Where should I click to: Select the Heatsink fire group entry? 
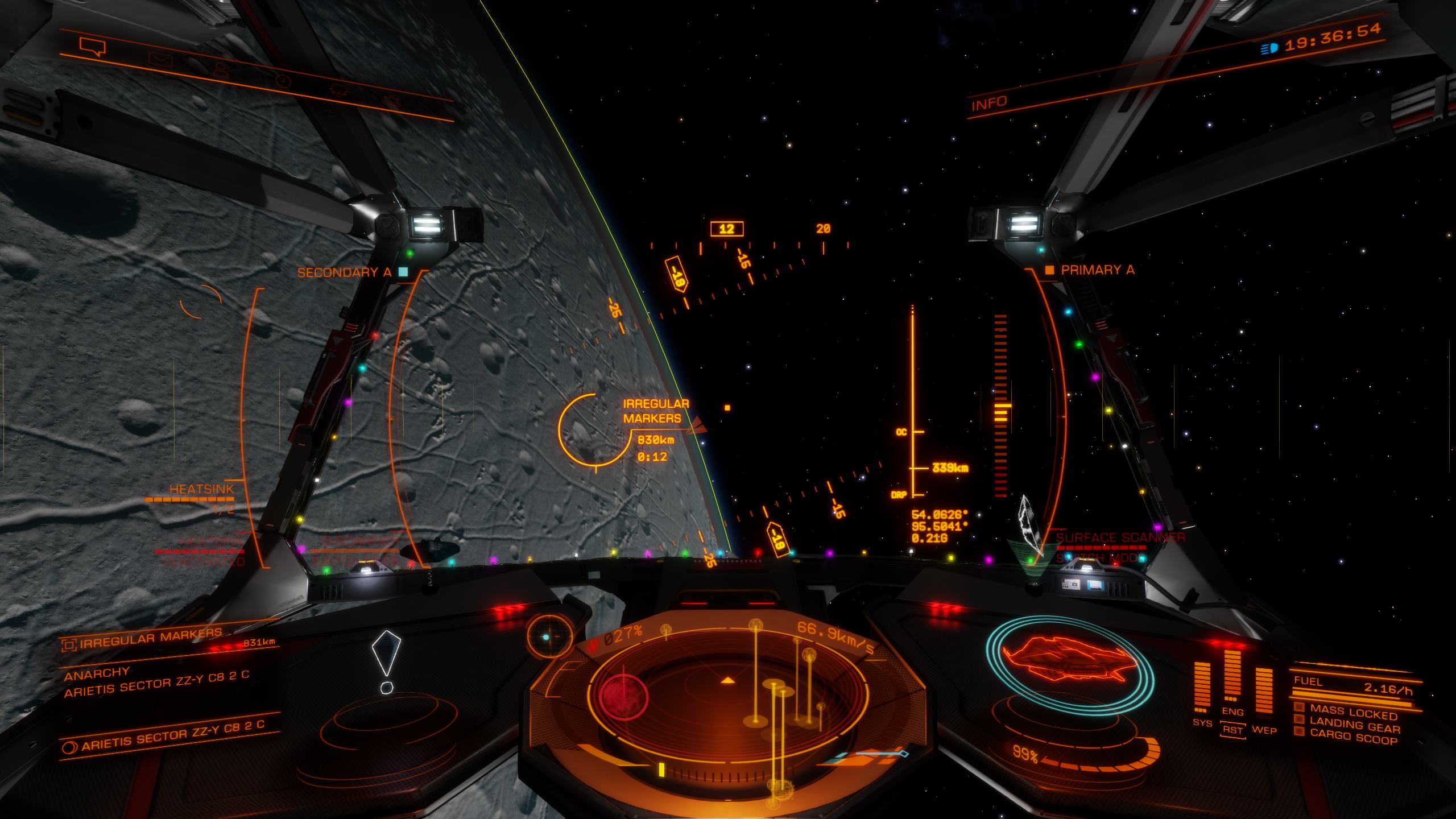[x=201, y=490]
